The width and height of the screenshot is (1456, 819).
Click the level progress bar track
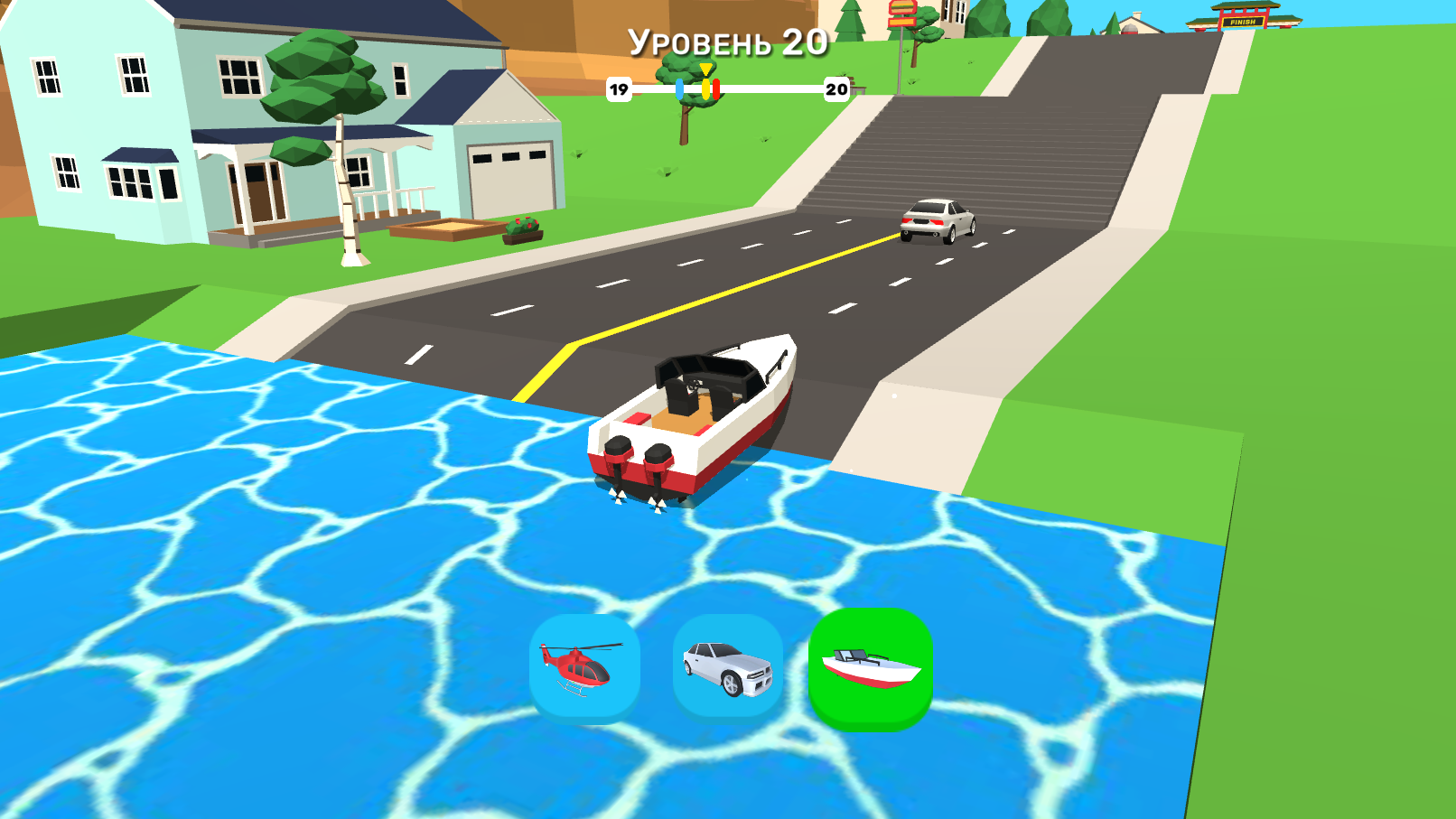pos(768,88)
